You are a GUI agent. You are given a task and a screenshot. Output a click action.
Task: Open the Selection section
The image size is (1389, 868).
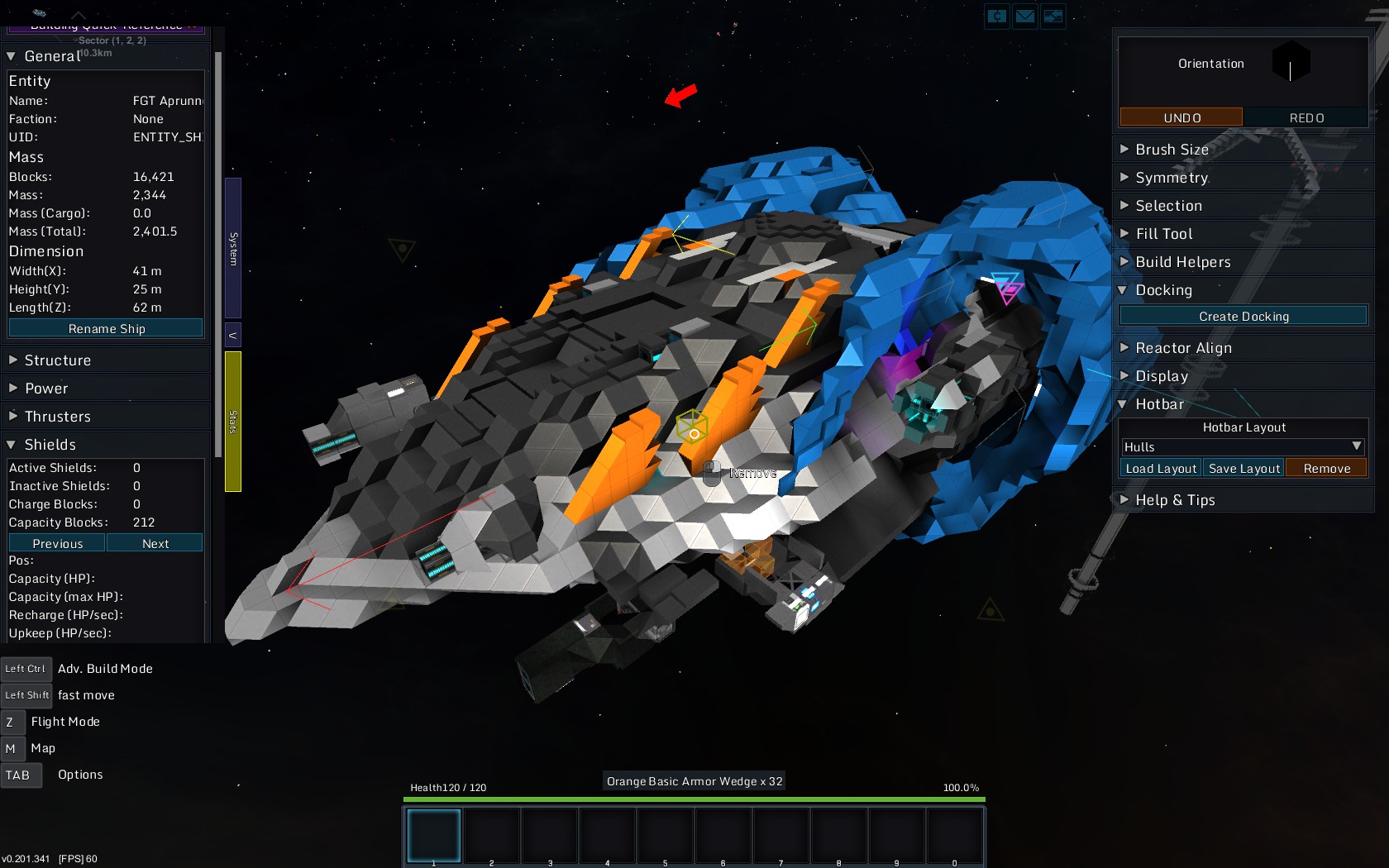(x=1167, y=206)
